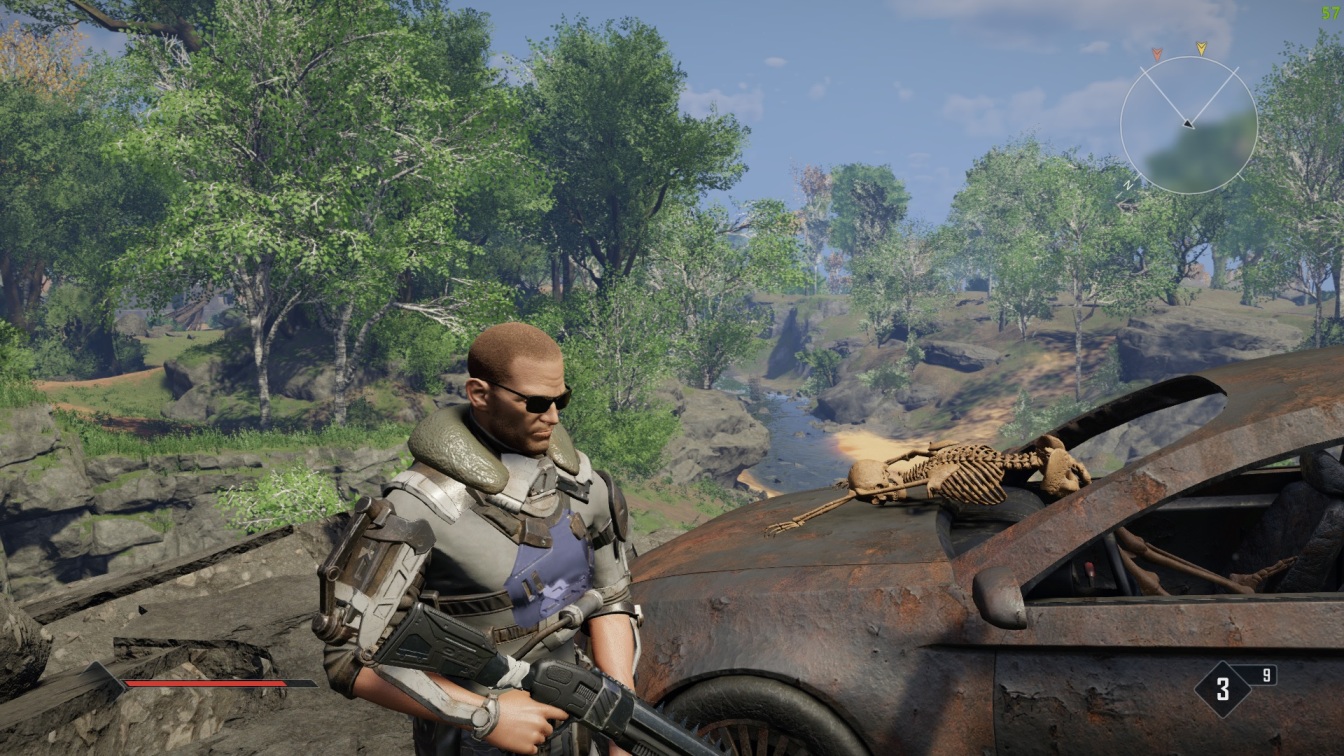Select the yellow marker on the compass
Image resolution: width=1344 pixels, height=756 pixels.
coord(1201,47)
